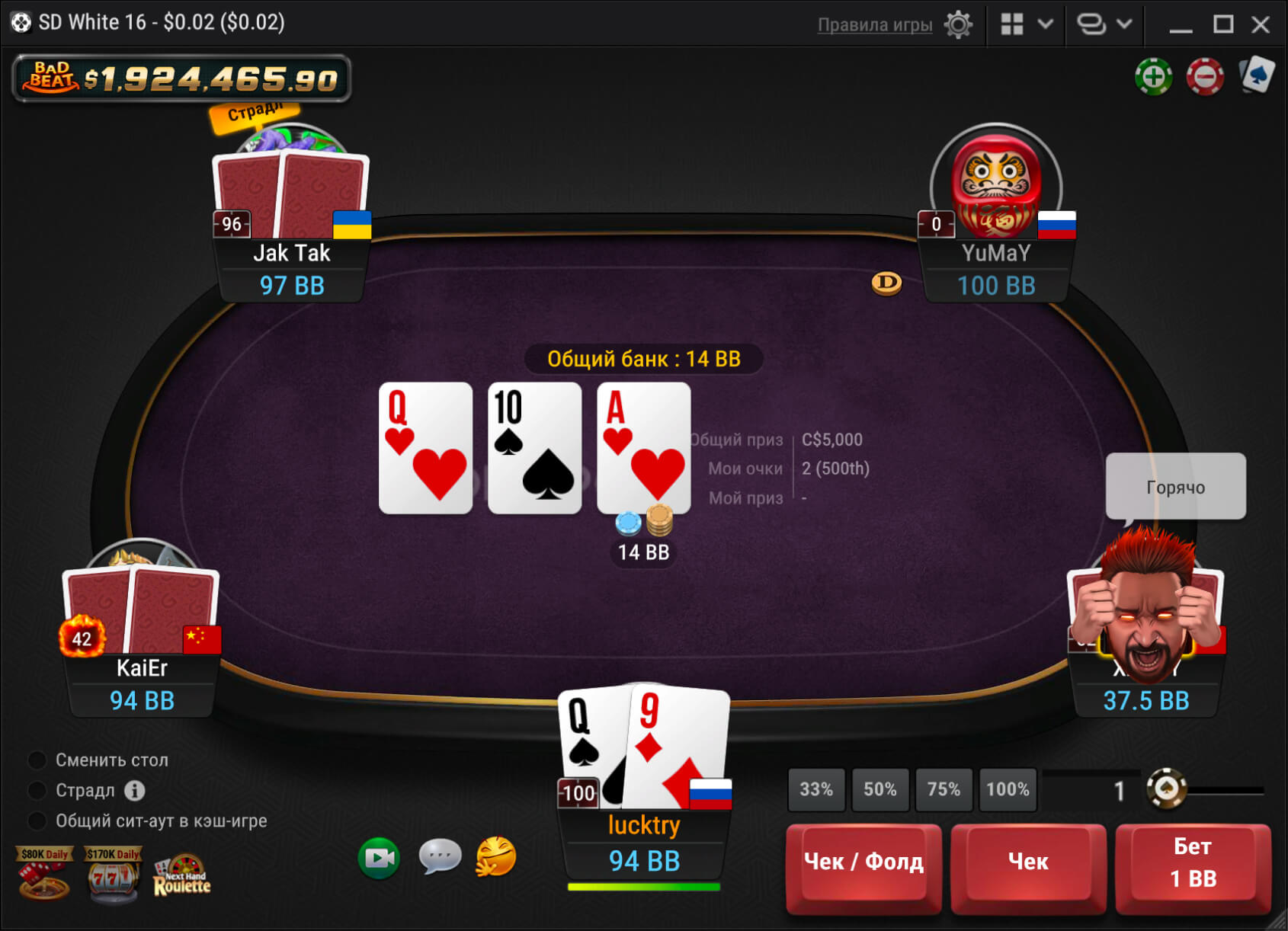Enable the Сменить стол checkbox

pos(36,760)
